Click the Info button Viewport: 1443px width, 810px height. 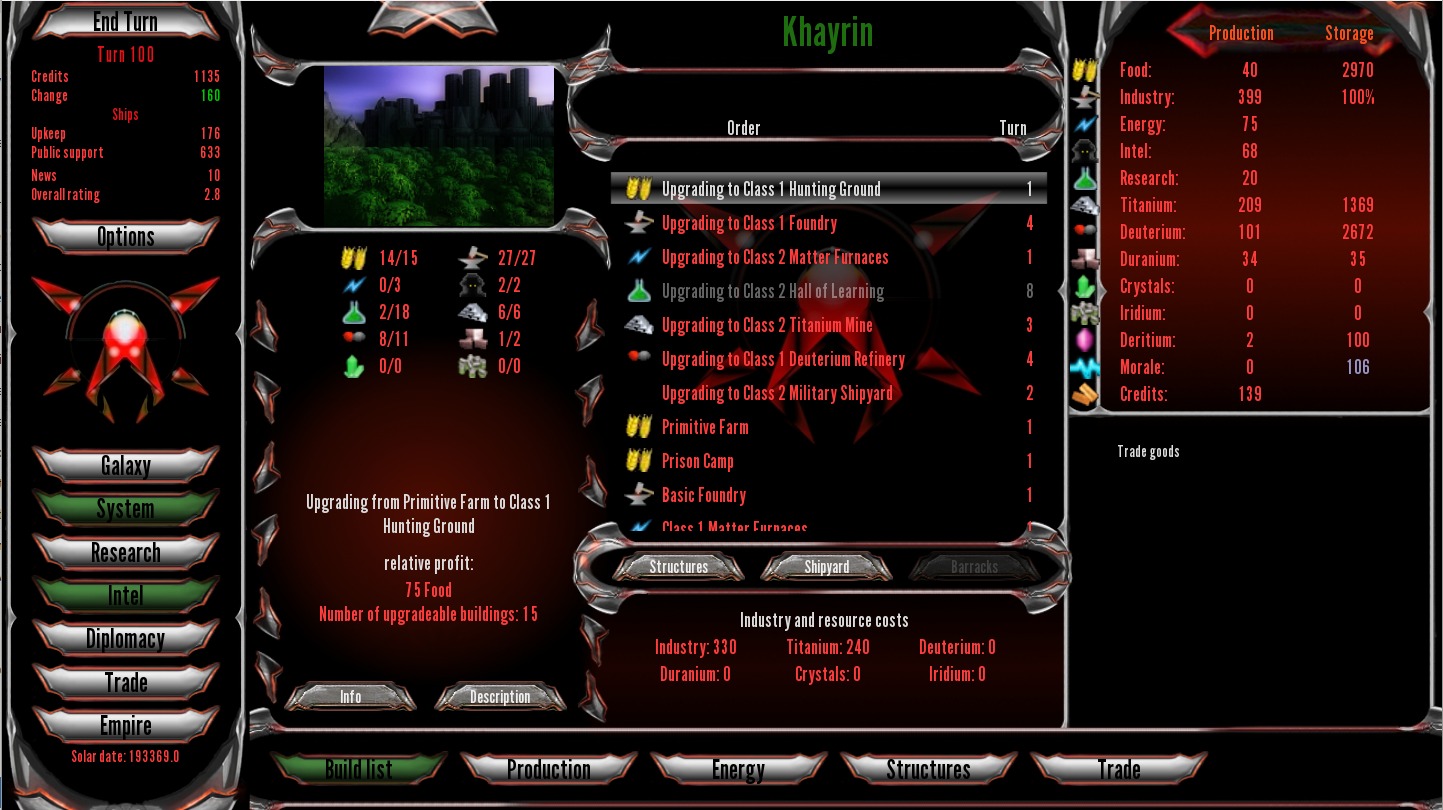tap(350, 697)
